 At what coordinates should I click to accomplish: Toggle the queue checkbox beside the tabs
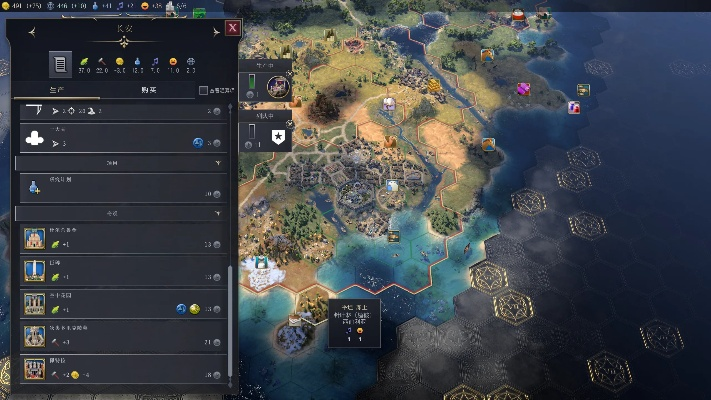204,91
